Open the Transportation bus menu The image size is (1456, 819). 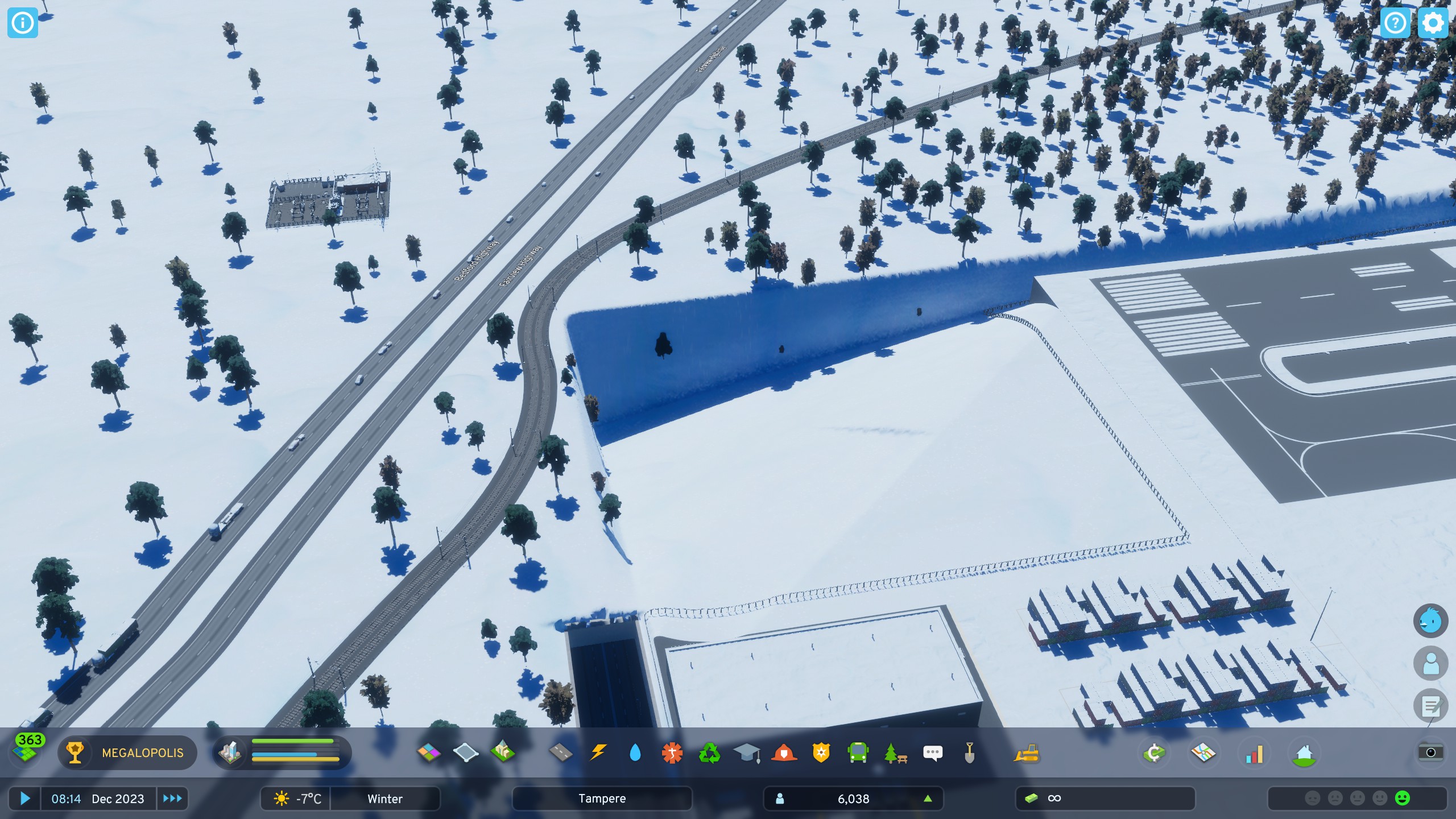[858, 752]
